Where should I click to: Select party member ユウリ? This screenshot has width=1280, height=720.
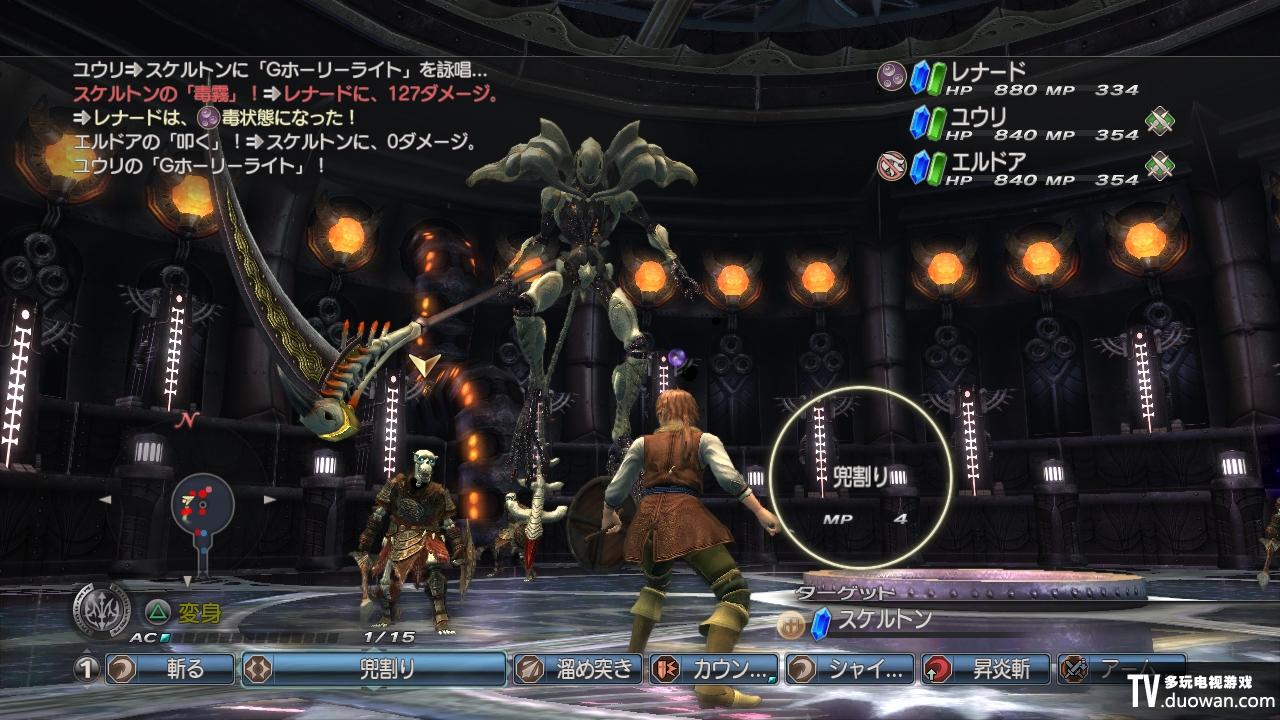point(978,117)
